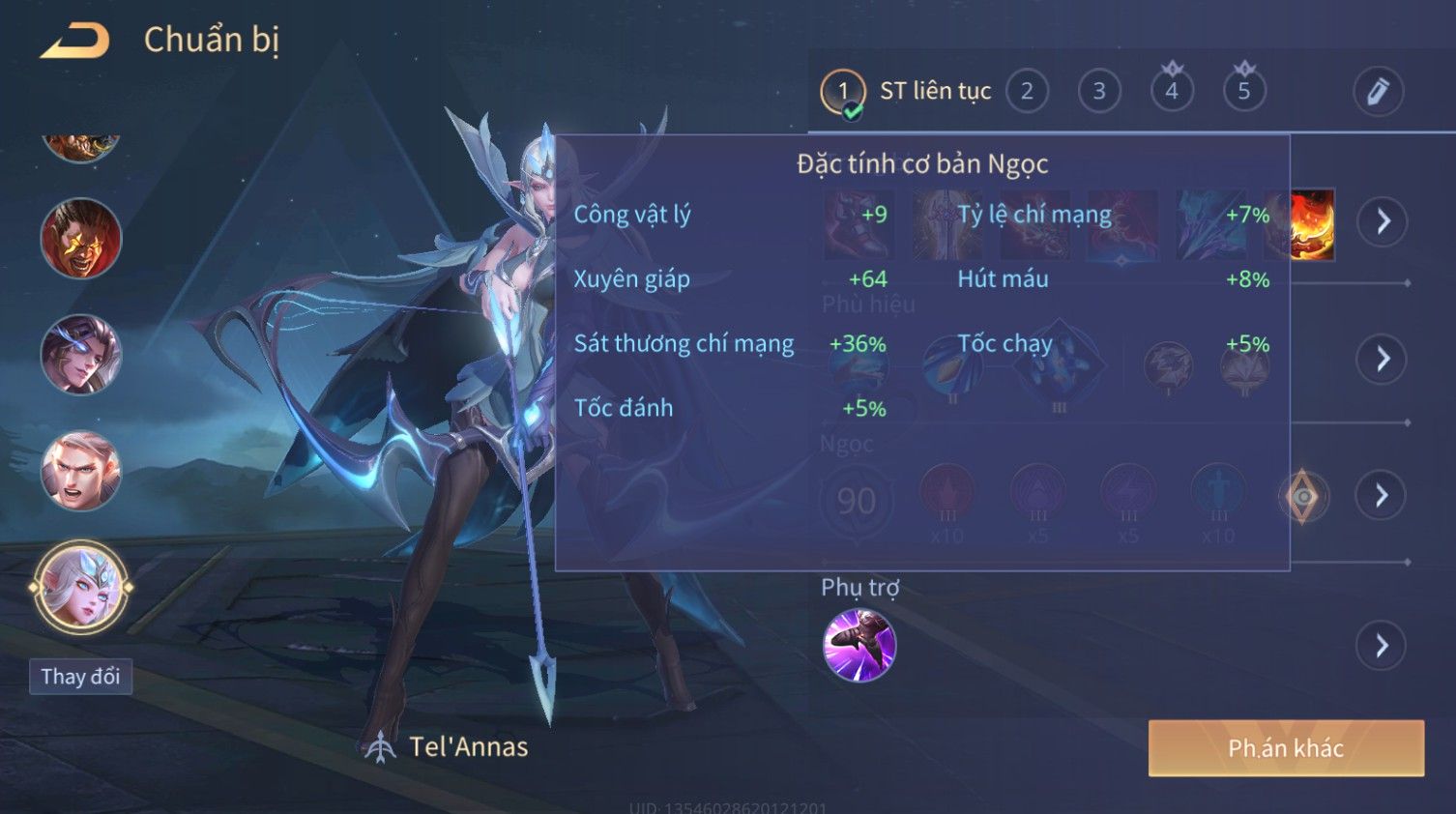Screen dimensions: 1456x814
Task: Toggle the orange diamond Ngọc stats icon
Action: [1303, 497]
